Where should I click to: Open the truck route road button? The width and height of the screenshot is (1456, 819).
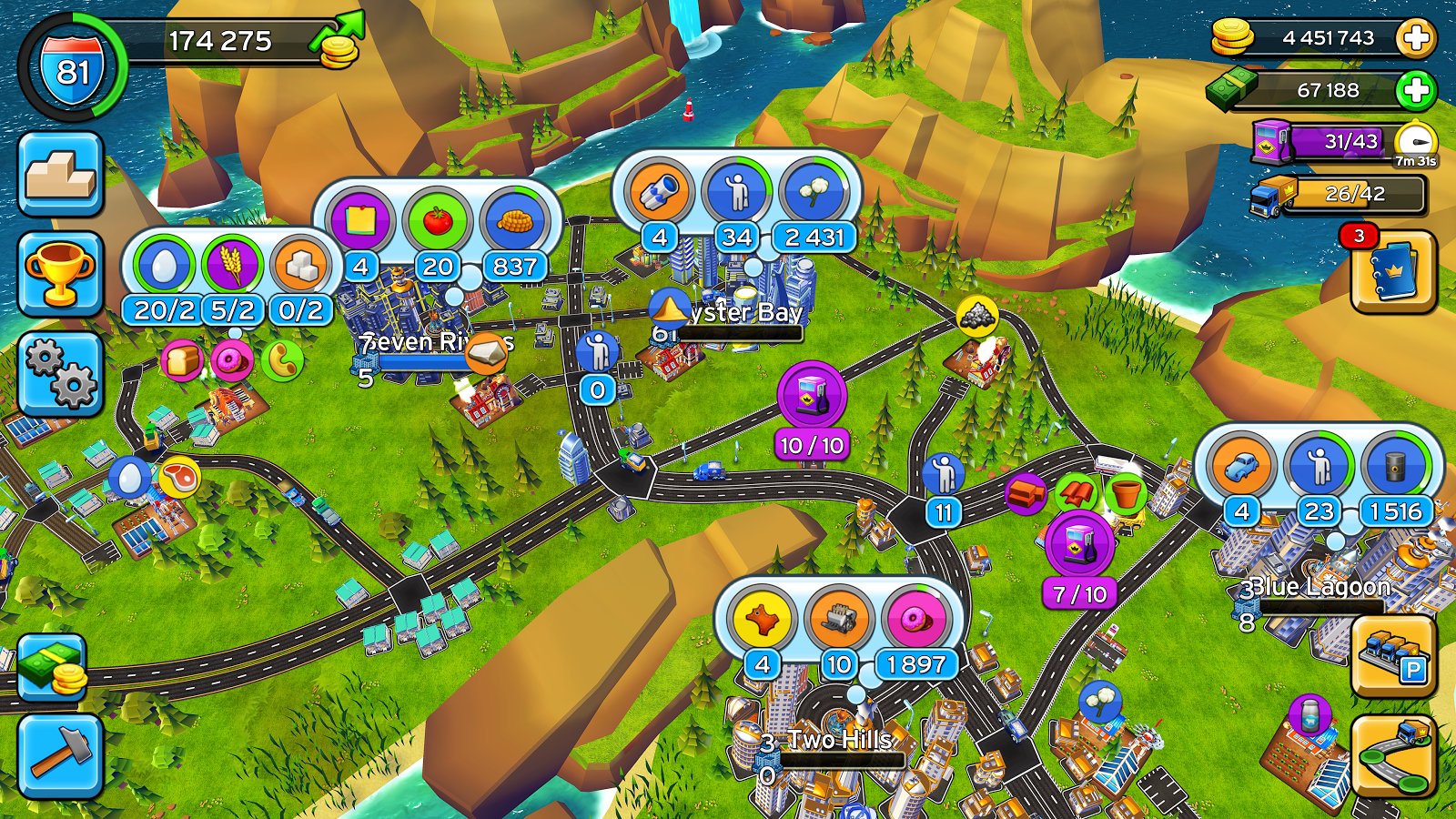[1393, 755]
